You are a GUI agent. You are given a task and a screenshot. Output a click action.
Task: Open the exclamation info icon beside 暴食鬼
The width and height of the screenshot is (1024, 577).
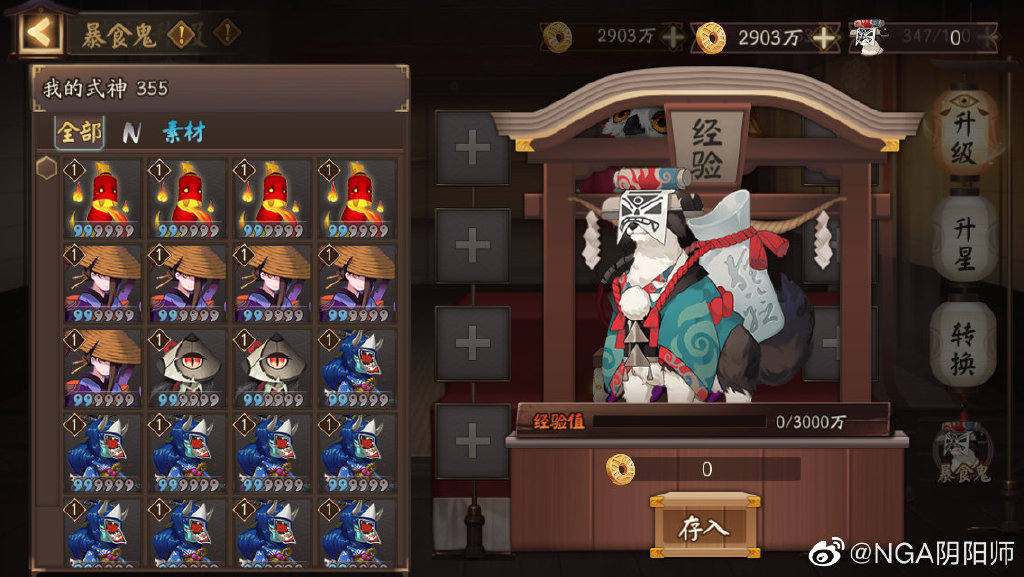tap(181, 35)
